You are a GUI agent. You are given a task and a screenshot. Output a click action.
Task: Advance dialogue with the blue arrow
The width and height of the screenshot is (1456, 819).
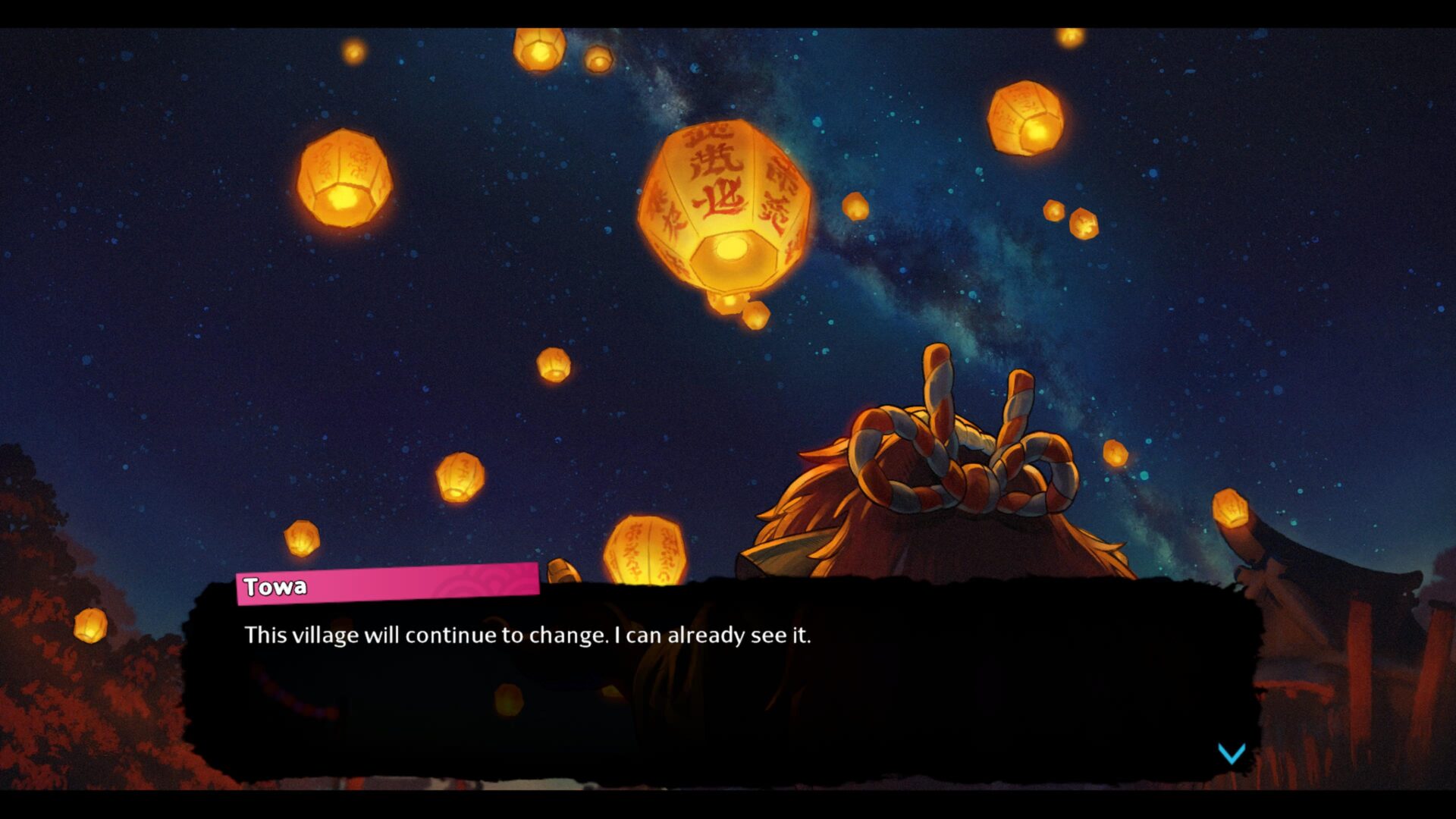[x=1232, y=753]
